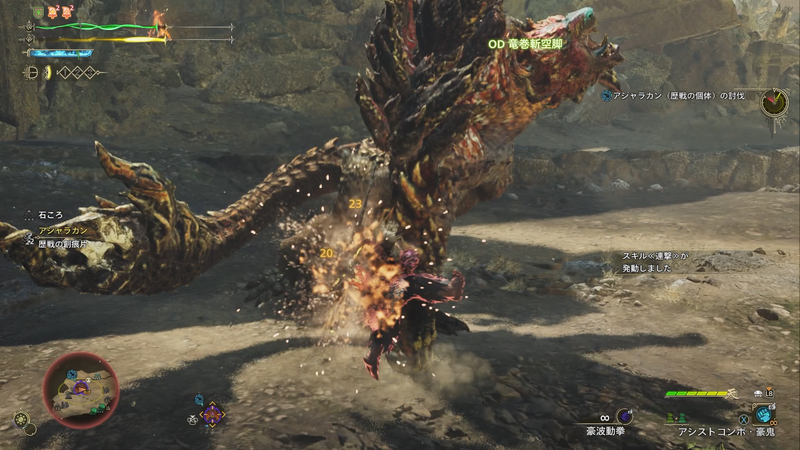Click the 石ころ pickup log entry
Screen dimensions: 800x450
[x=50, y=213]
